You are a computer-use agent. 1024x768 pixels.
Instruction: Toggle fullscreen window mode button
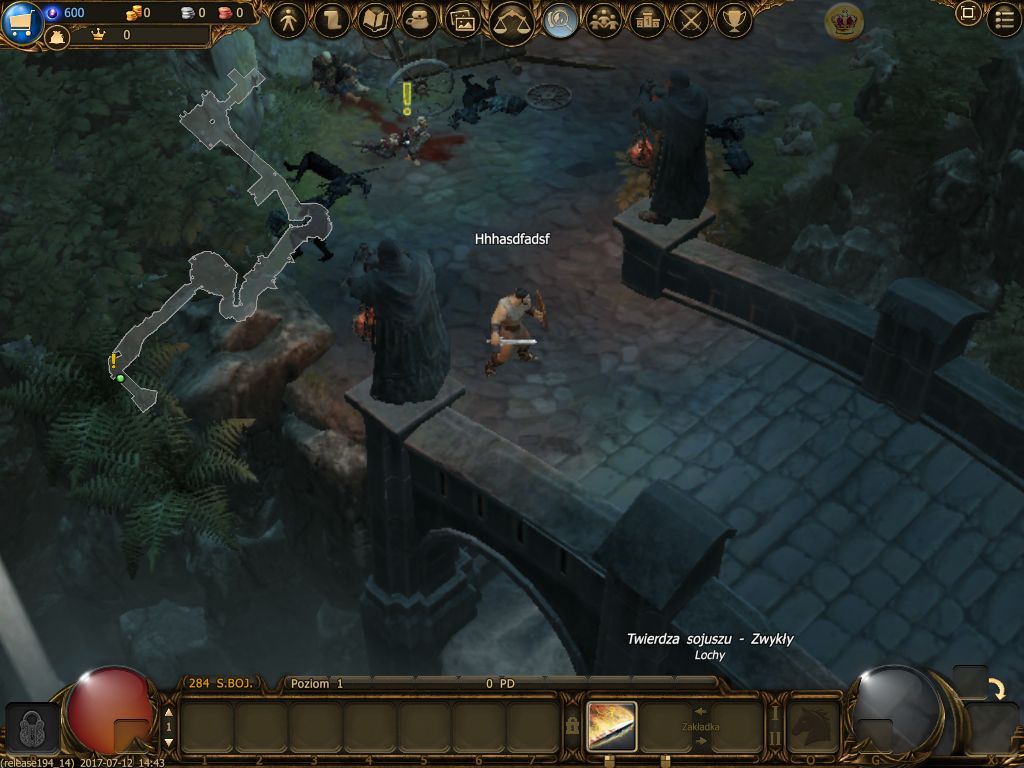pos(967,14)
